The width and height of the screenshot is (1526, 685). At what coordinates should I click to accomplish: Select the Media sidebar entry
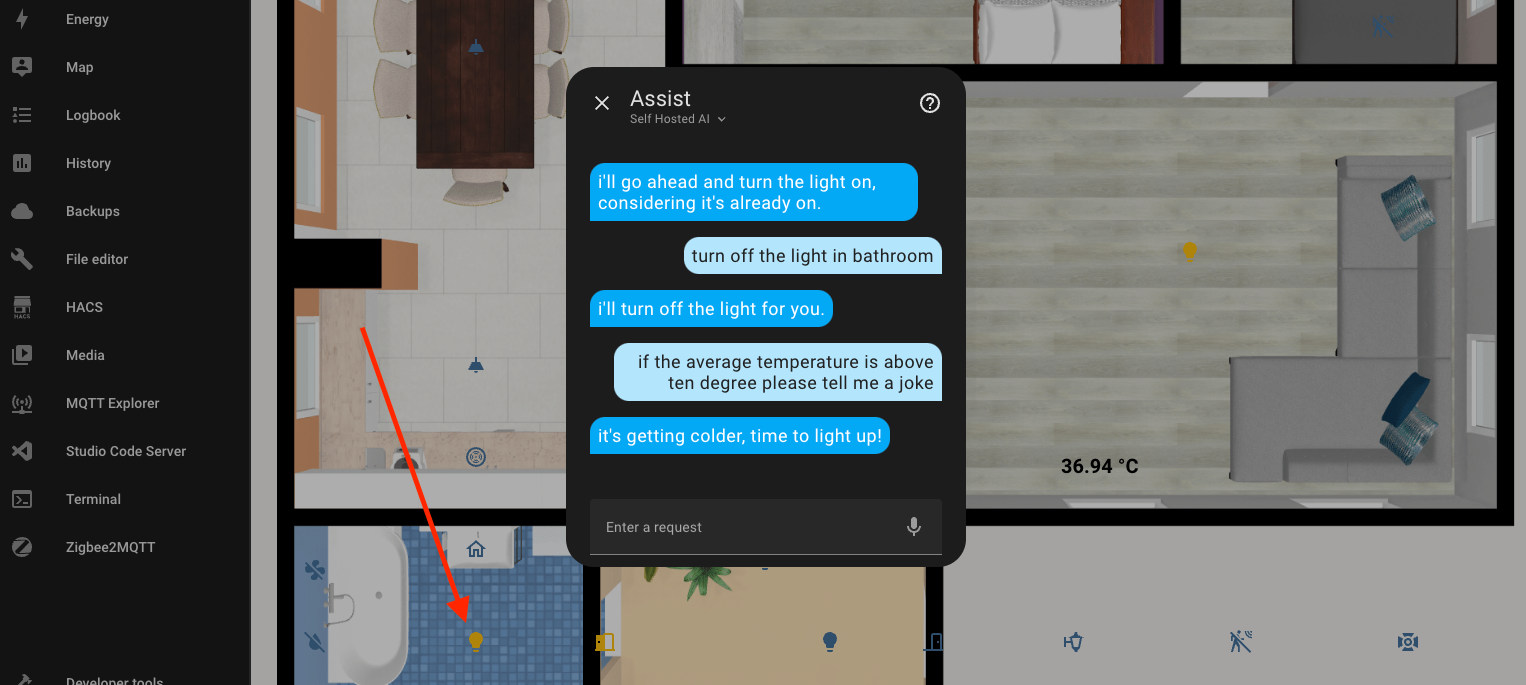point(85,355)
